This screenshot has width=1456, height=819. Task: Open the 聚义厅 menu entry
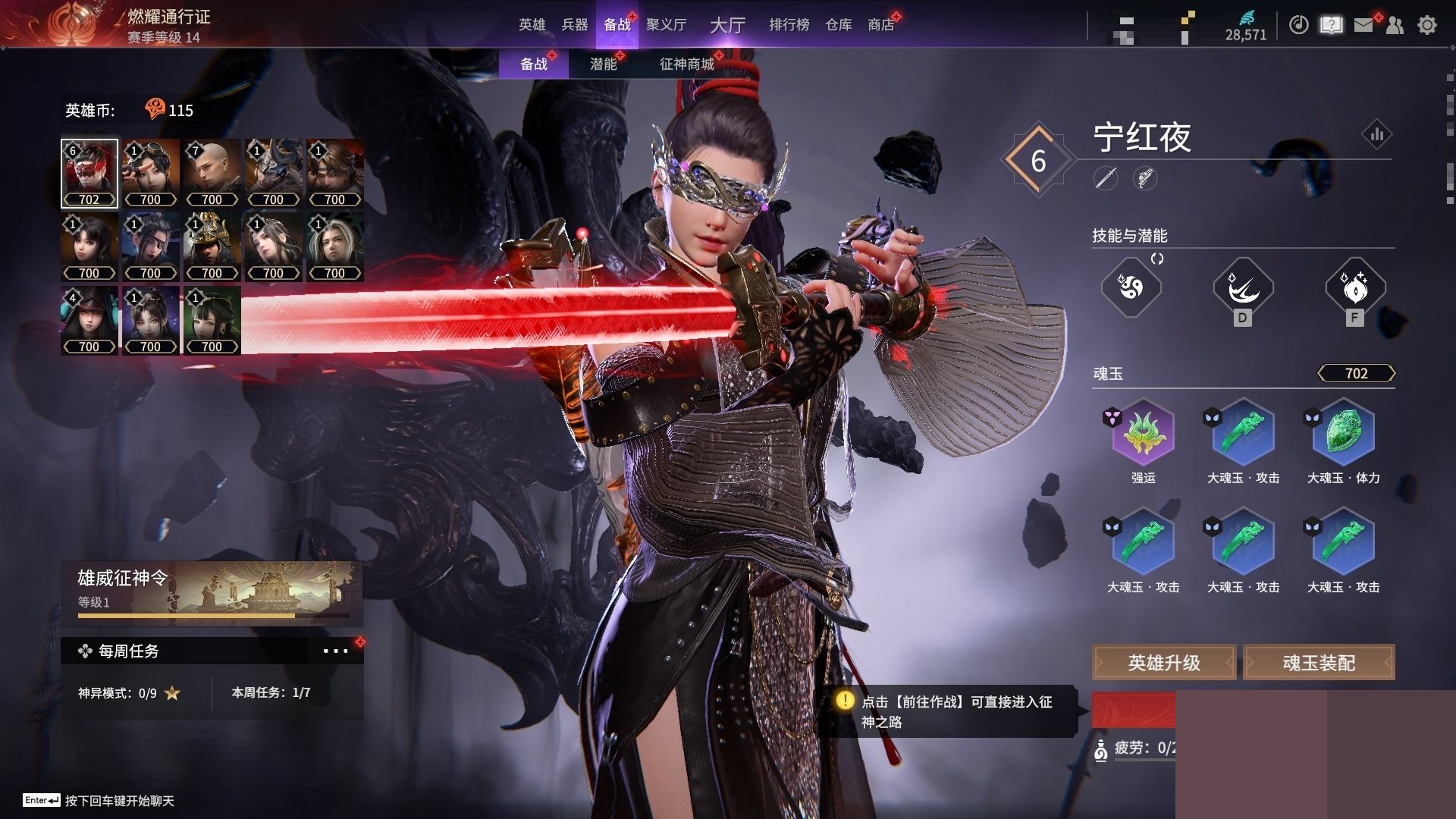[x=666, y=25]
